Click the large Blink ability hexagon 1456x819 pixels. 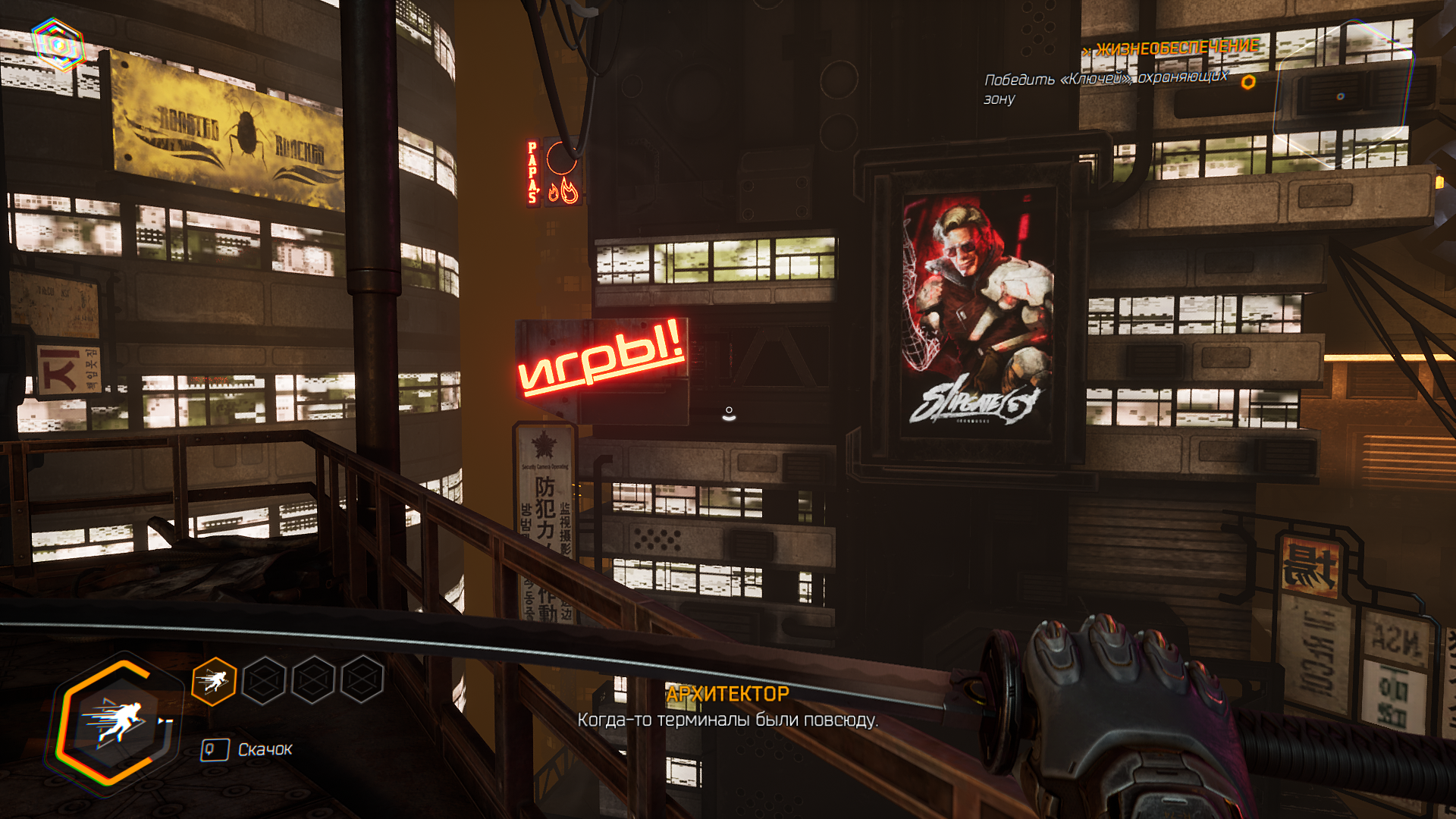pos(116,722)
